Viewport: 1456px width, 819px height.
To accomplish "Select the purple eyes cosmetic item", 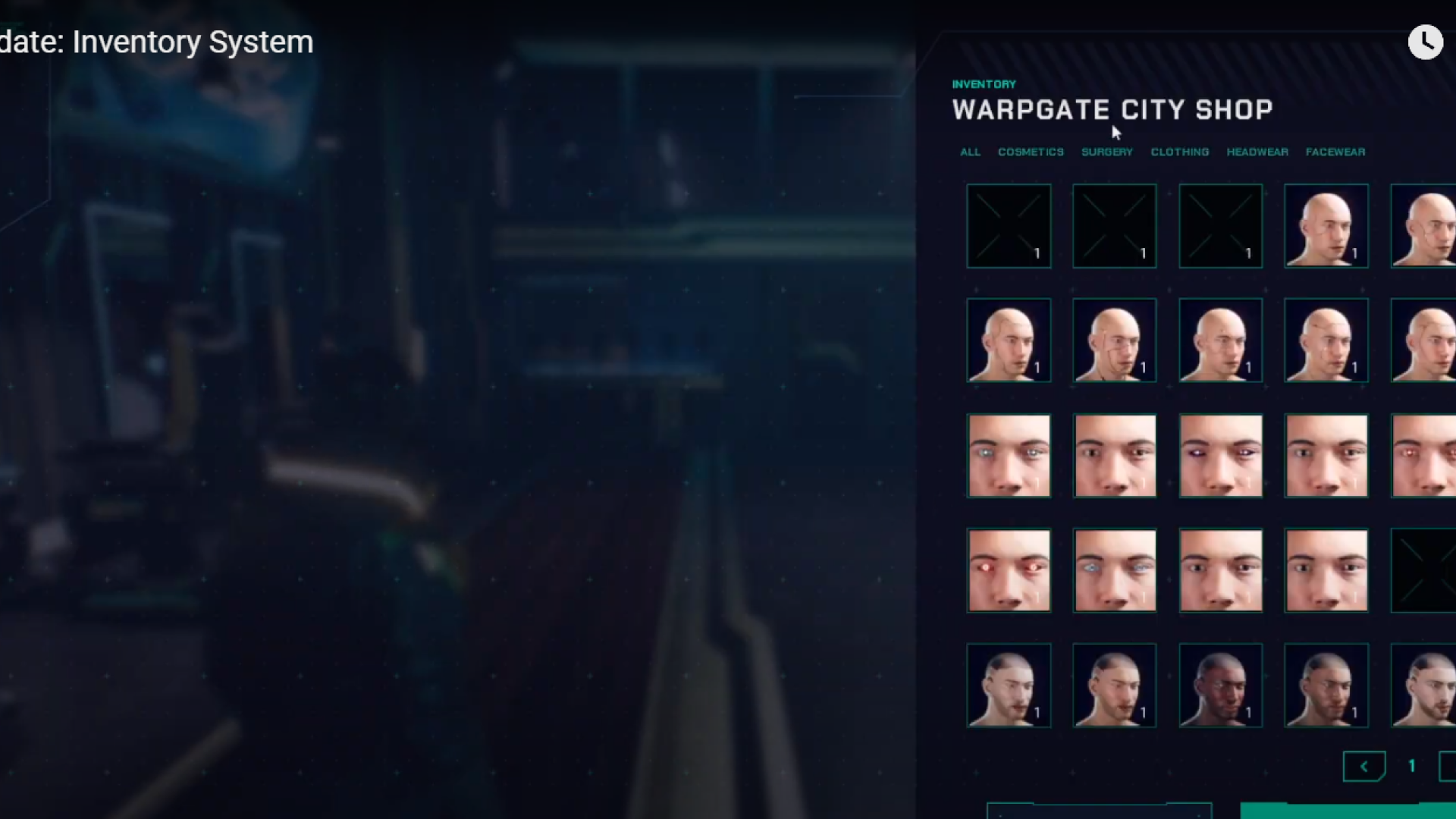I will [x=1220, y=456].
